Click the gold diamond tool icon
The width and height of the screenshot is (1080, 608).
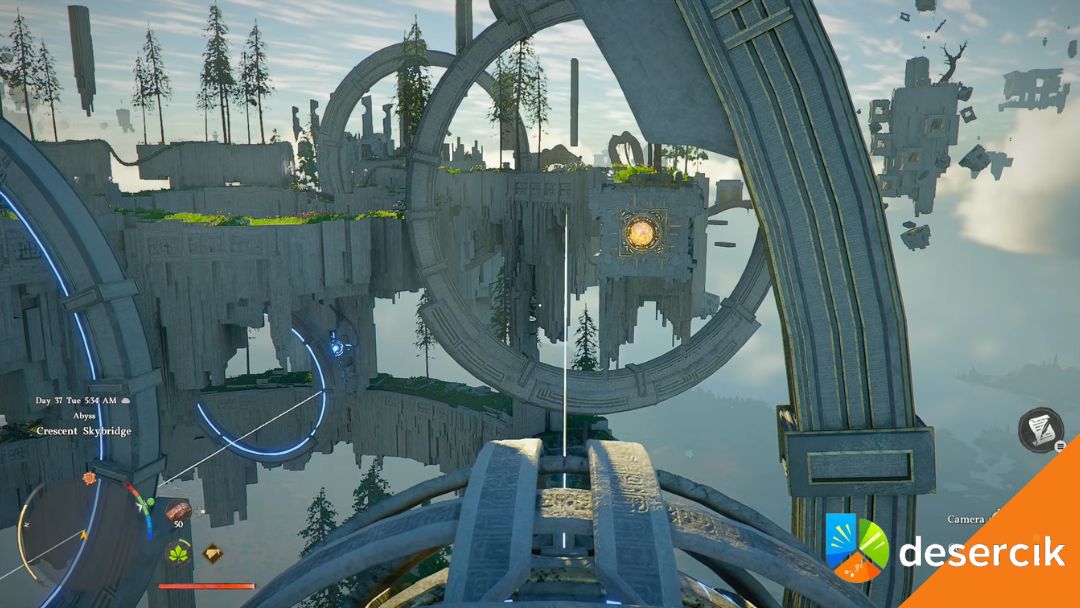212,552
